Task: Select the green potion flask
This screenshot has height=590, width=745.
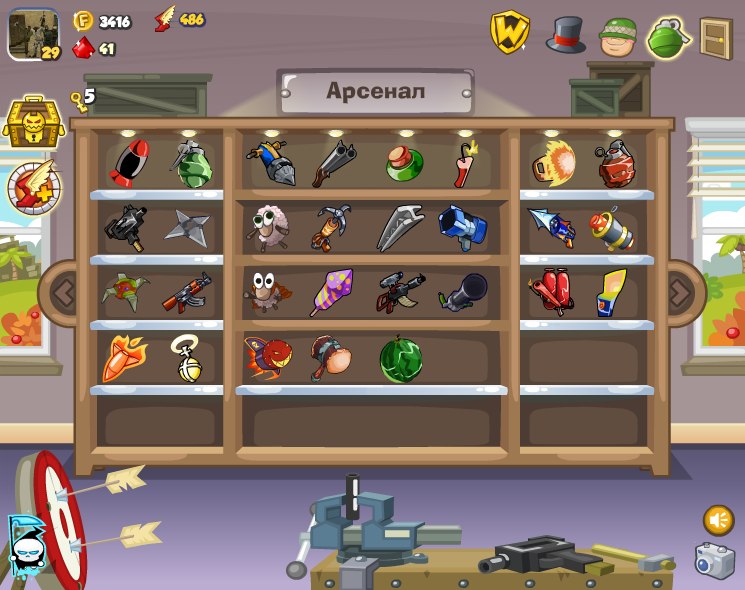Action: tap(404, 163)
